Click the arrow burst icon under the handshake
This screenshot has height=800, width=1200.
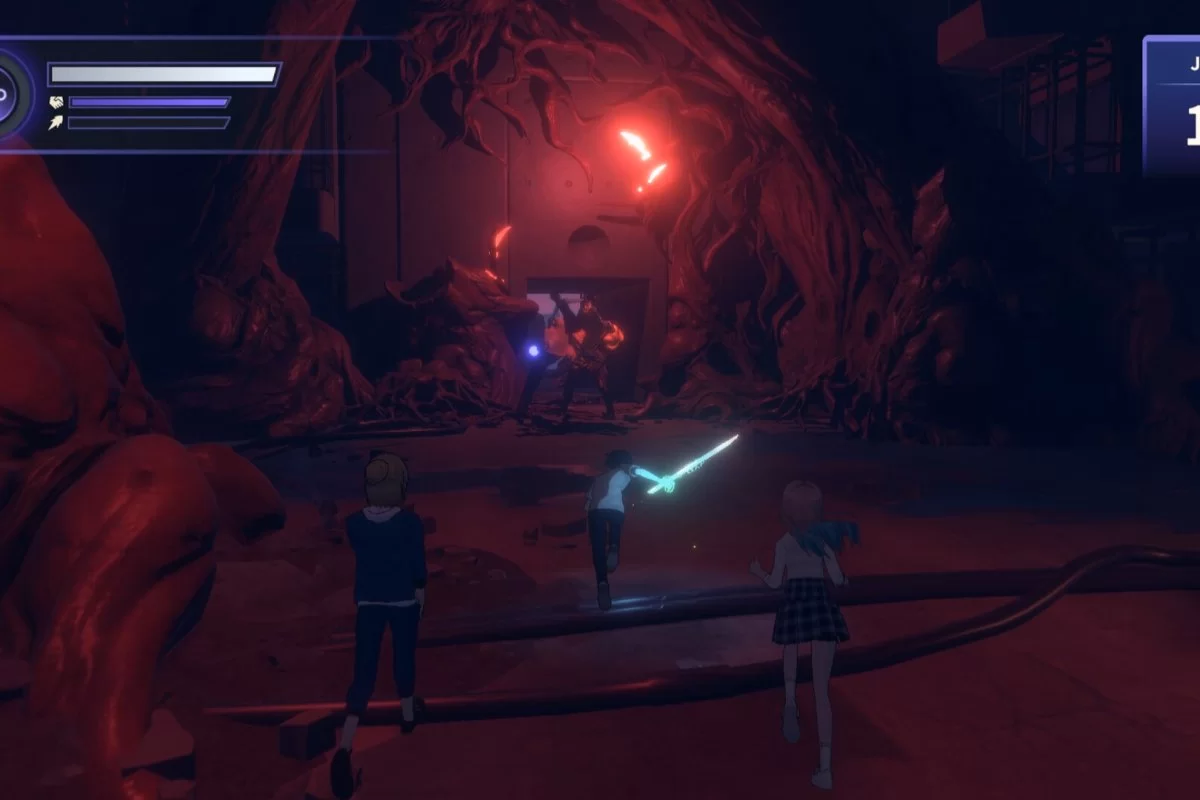(56, 123)
